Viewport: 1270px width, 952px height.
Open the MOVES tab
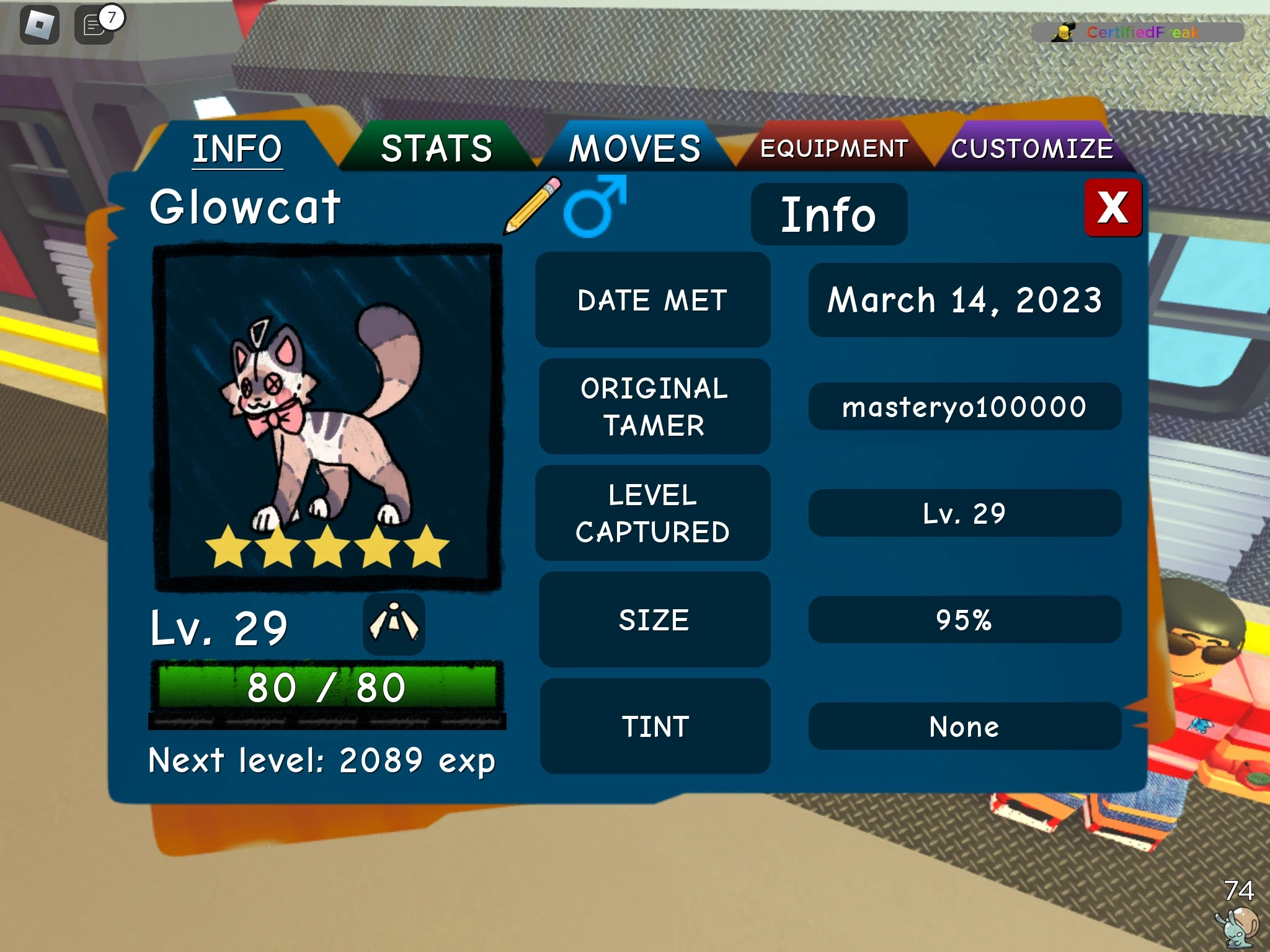634,148
